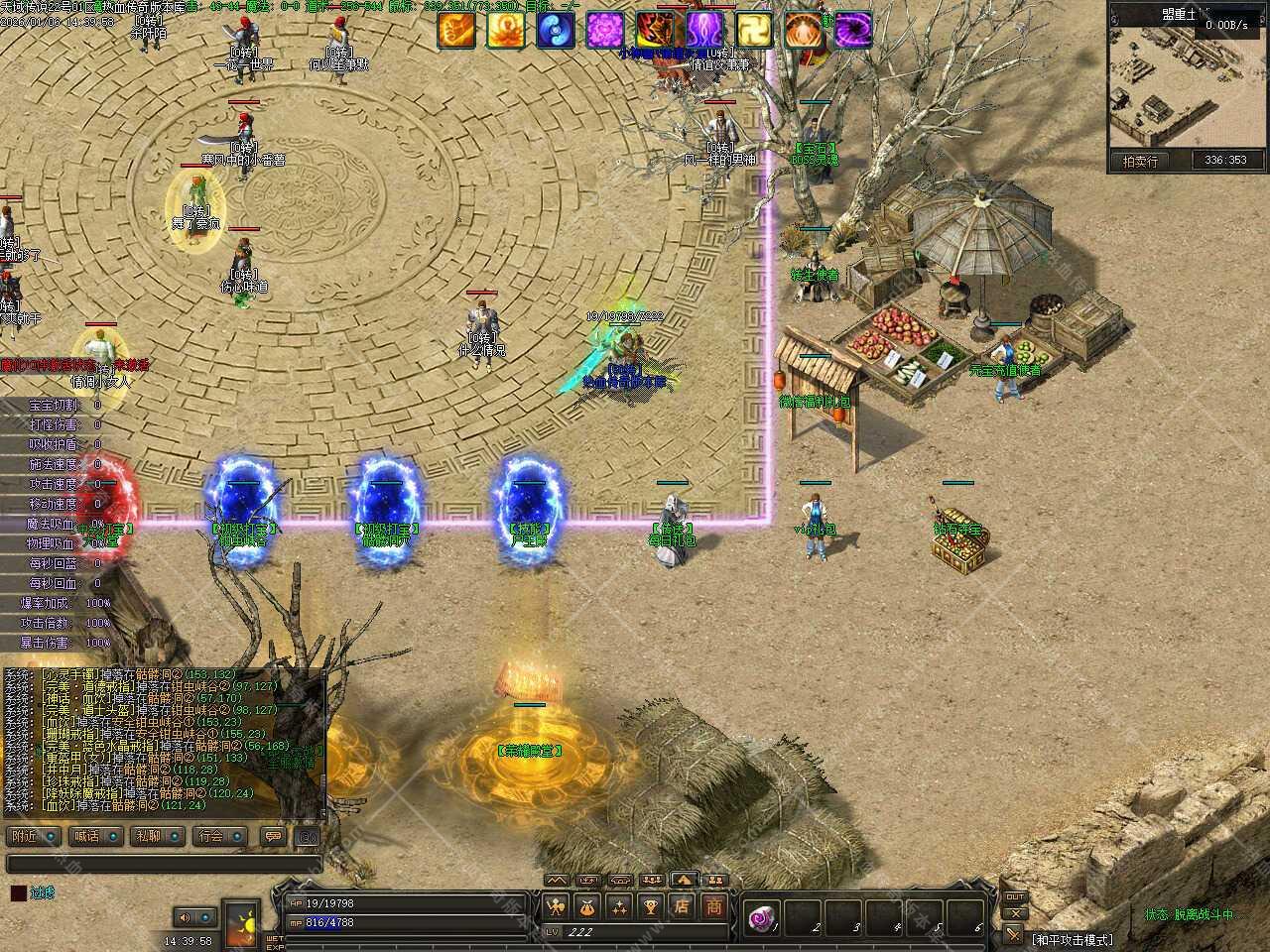Image resolution: width=1270 pixels, height=952 pixels.
Task: Use the purple swirl stone in slot 1
Action: pyautogui.click(x=763, y=917)
